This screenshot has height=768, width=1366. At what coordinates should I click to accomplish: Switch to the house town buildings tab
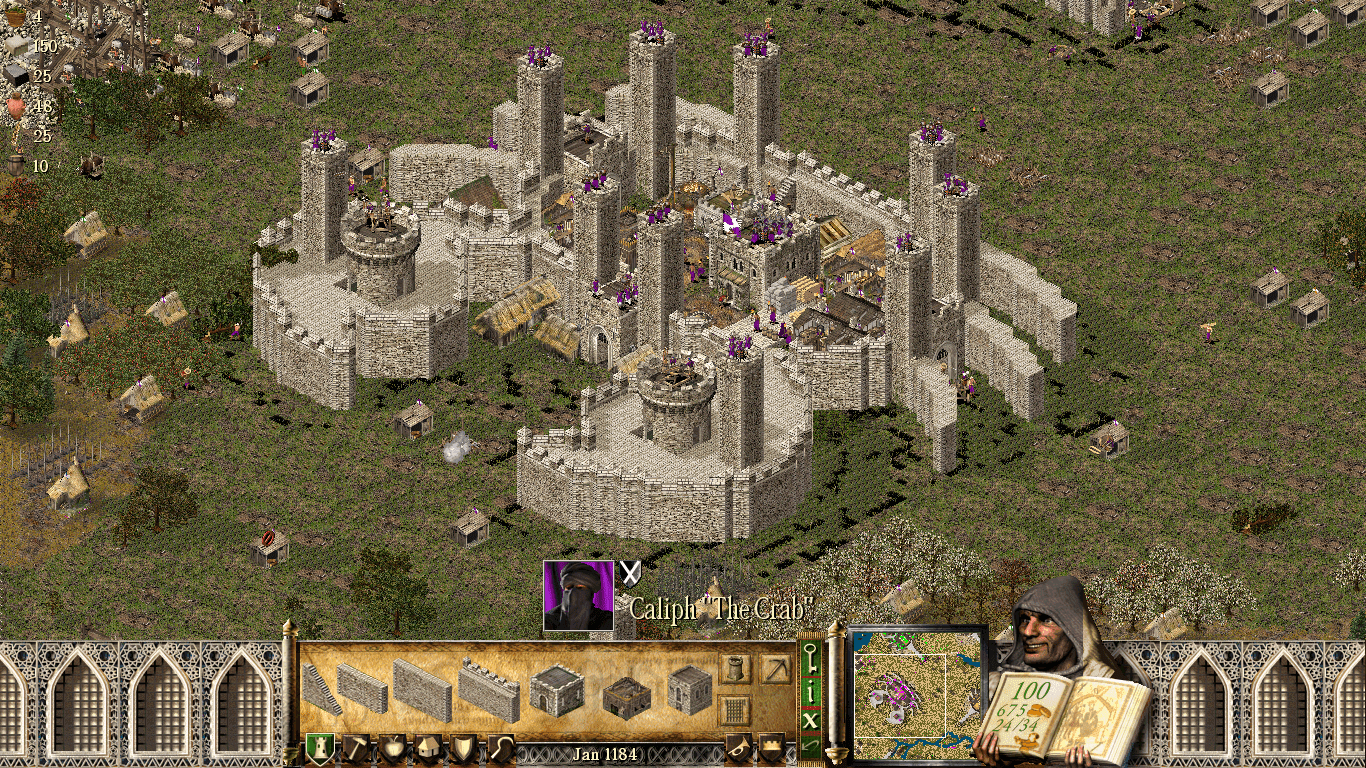pos(428,749)
